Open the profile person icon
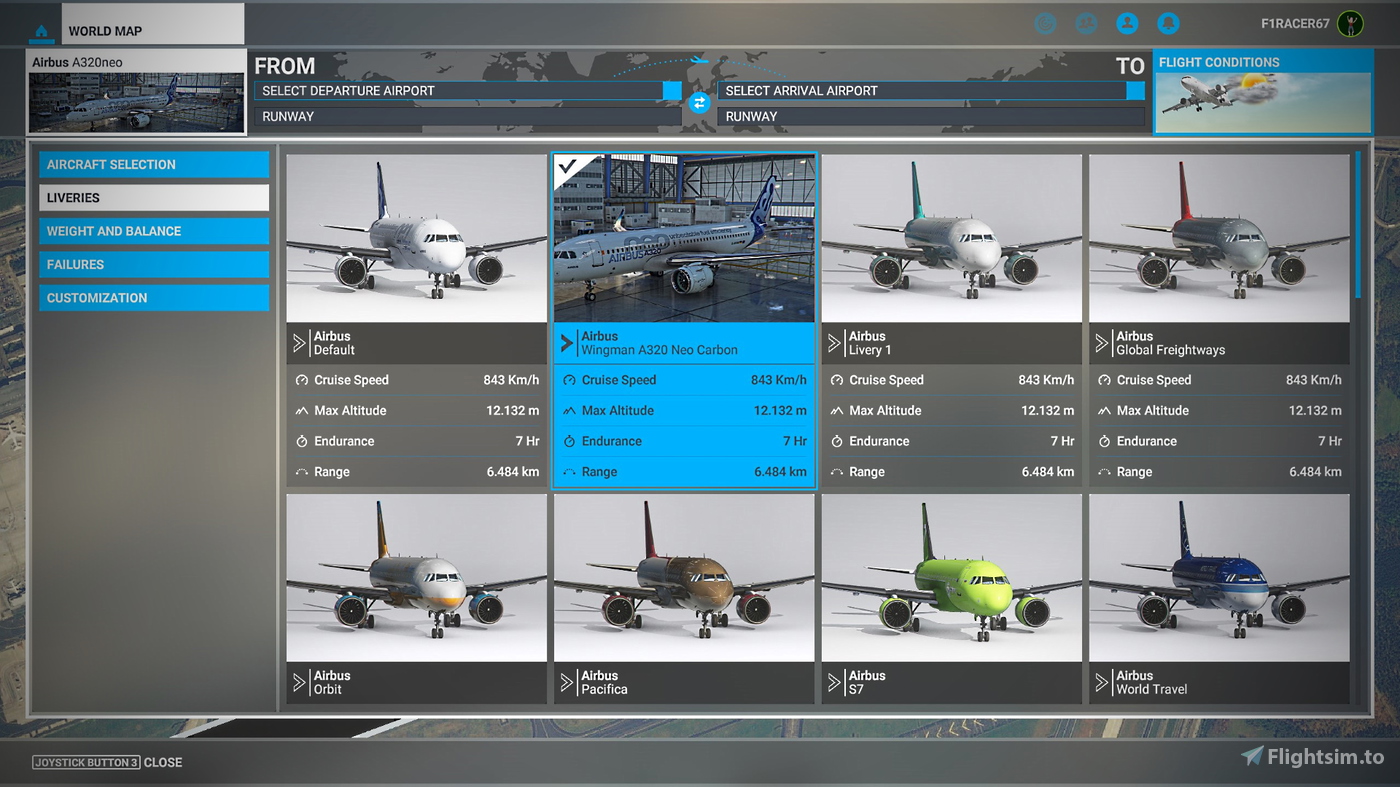 [x=1127, y=23]
